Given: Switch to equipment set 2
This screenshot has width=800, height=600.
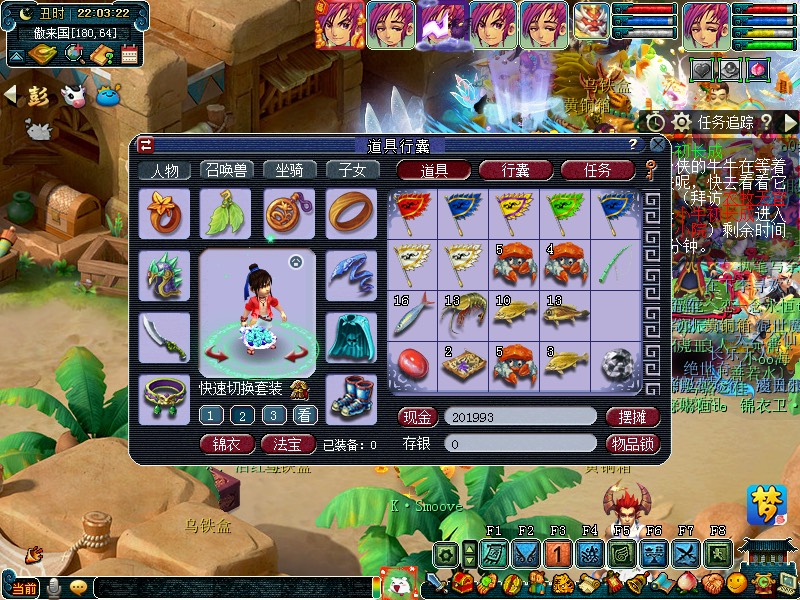Looking at the screenshot, I should click(x=242, y=415).
